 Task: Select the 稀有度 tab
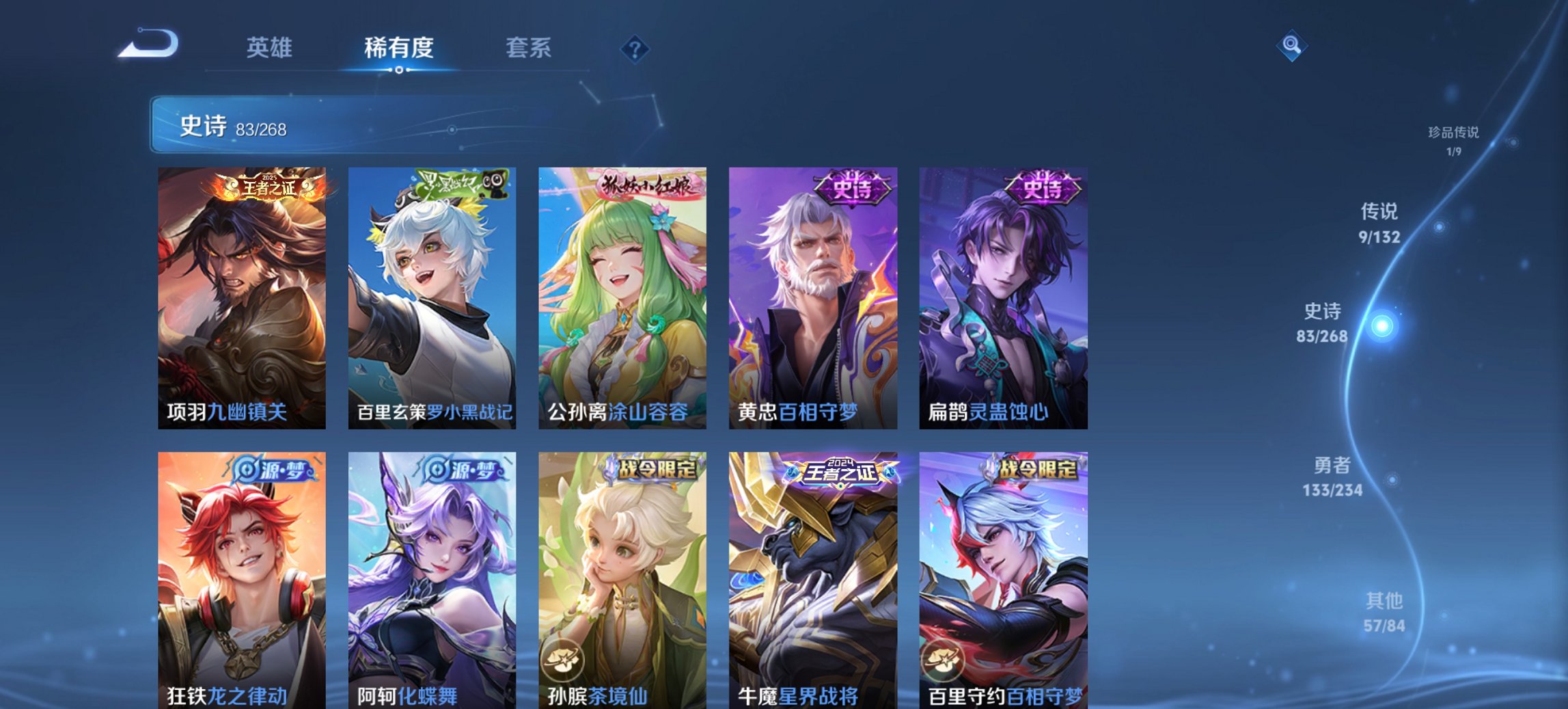point(398,48)
